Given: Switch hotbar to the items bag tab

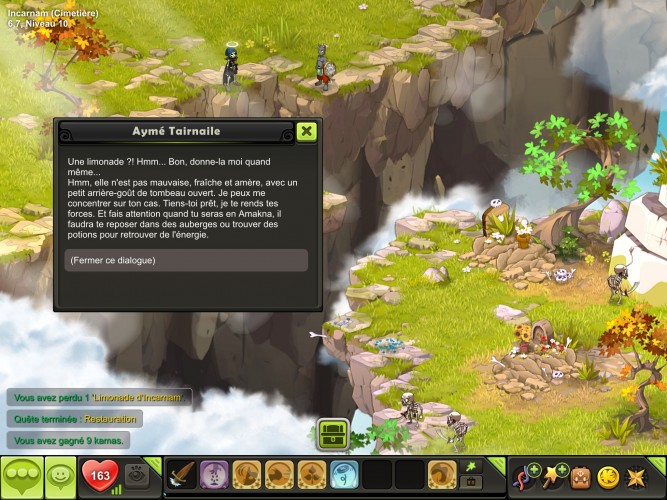Looking at the screenshot, I should point(472,482).
